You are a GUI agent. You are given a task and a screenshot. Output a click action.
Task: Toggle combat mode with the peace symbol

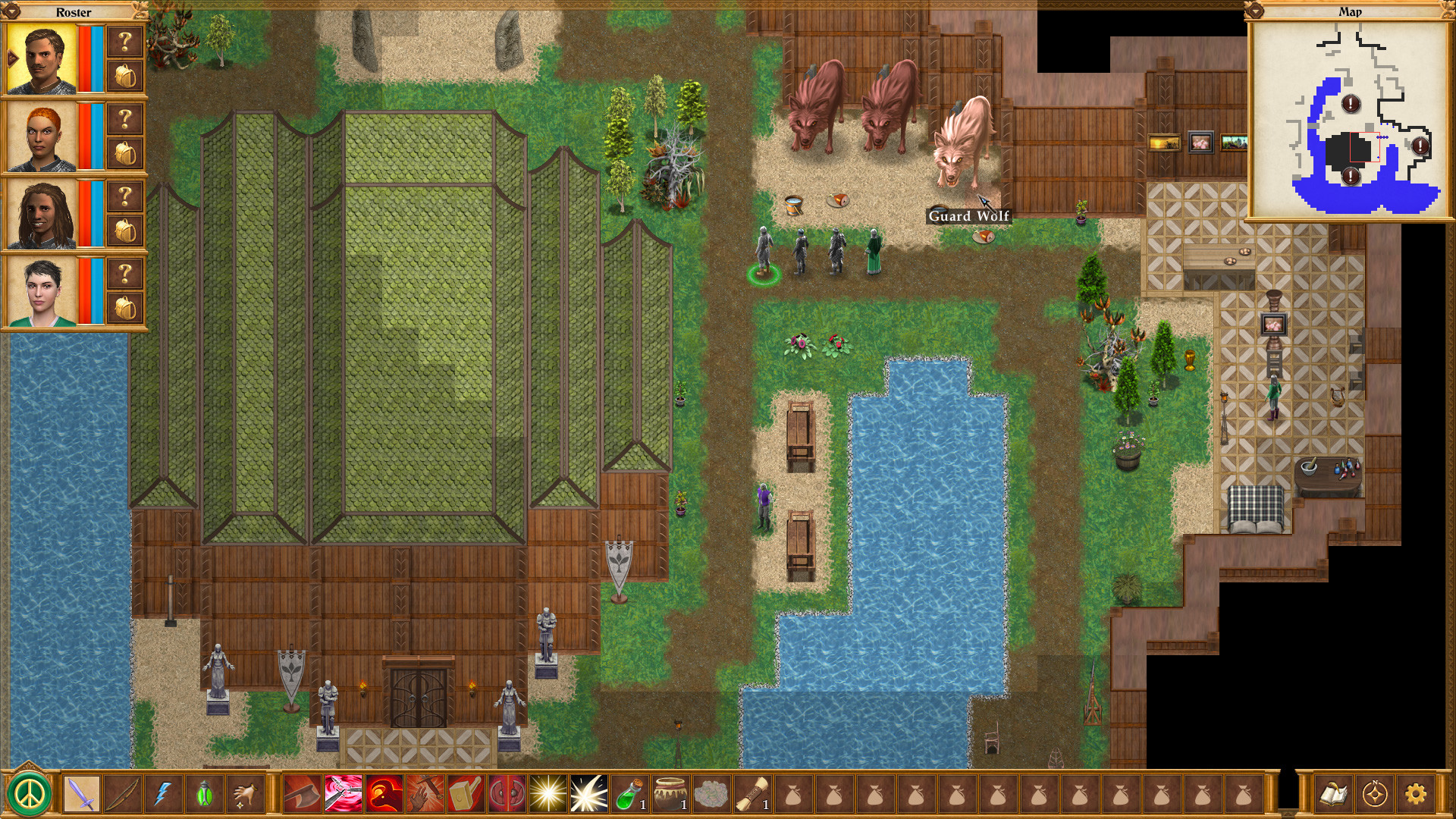pyautogui.click(x=27, y=795)
